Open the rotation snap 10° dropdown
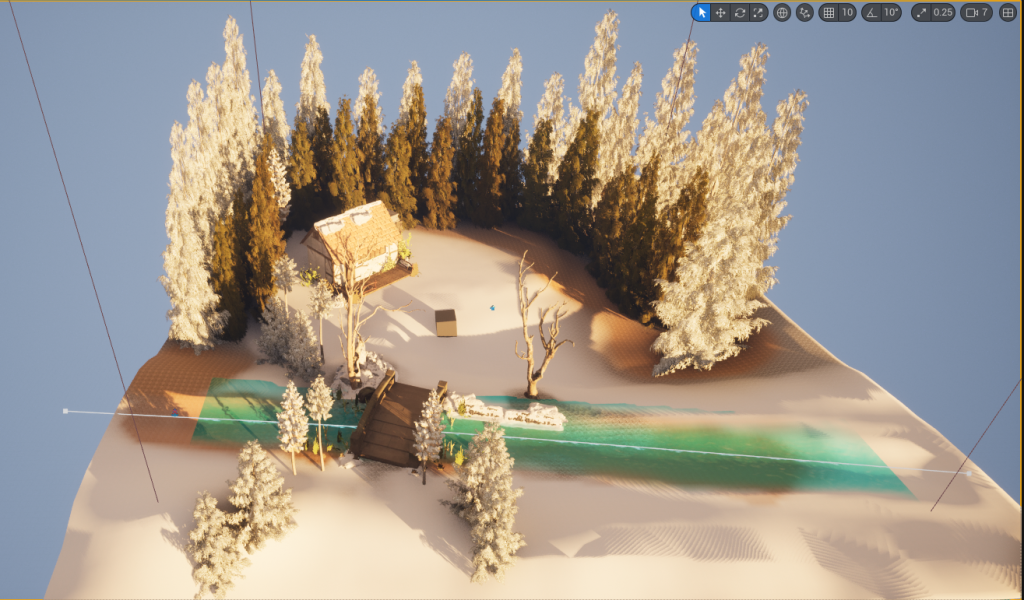The image size is (1024, 600). coord(891,13)
